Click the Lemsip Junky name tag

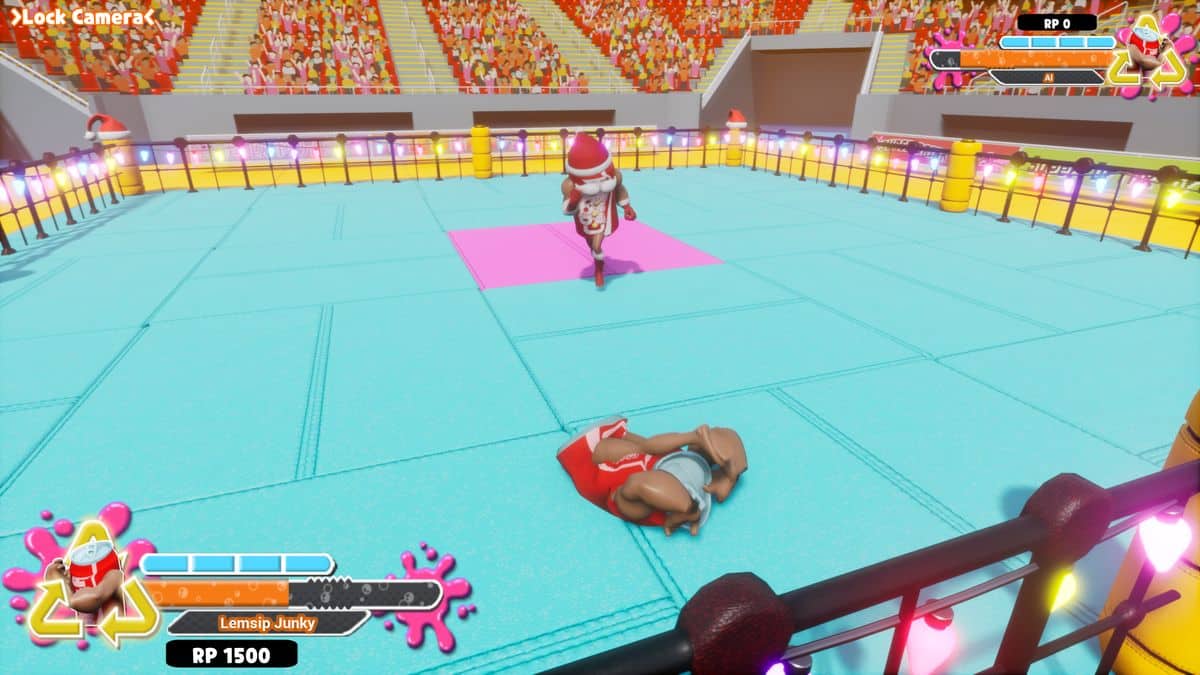[267, 623]
